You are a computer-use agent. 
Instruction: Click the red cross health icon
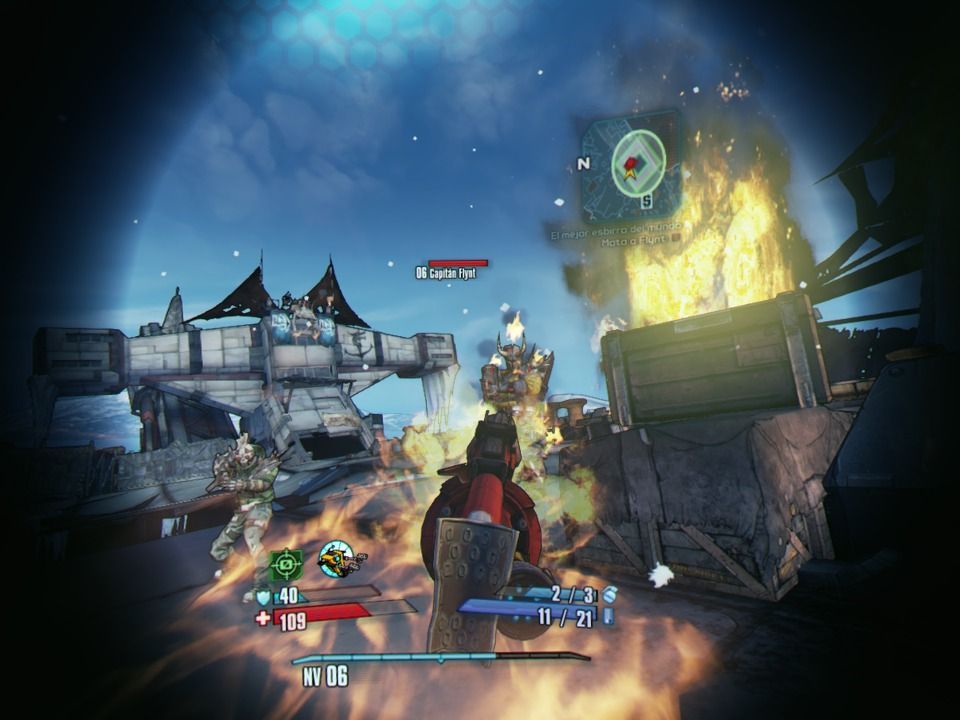click(x=263, y=619)
